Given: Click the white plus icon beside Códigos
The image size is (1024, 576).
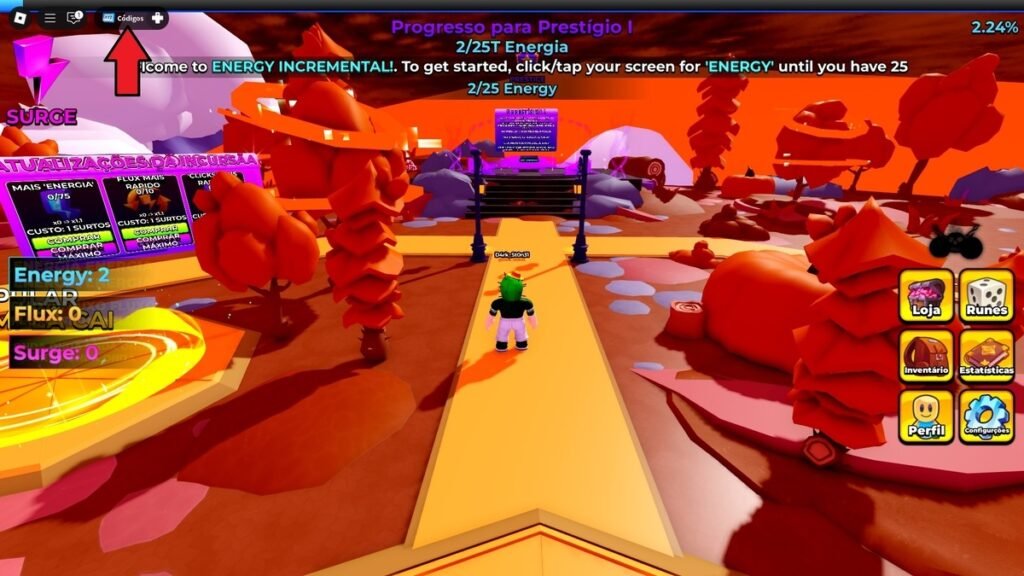Looking at the screenshot, I should 157,18.
